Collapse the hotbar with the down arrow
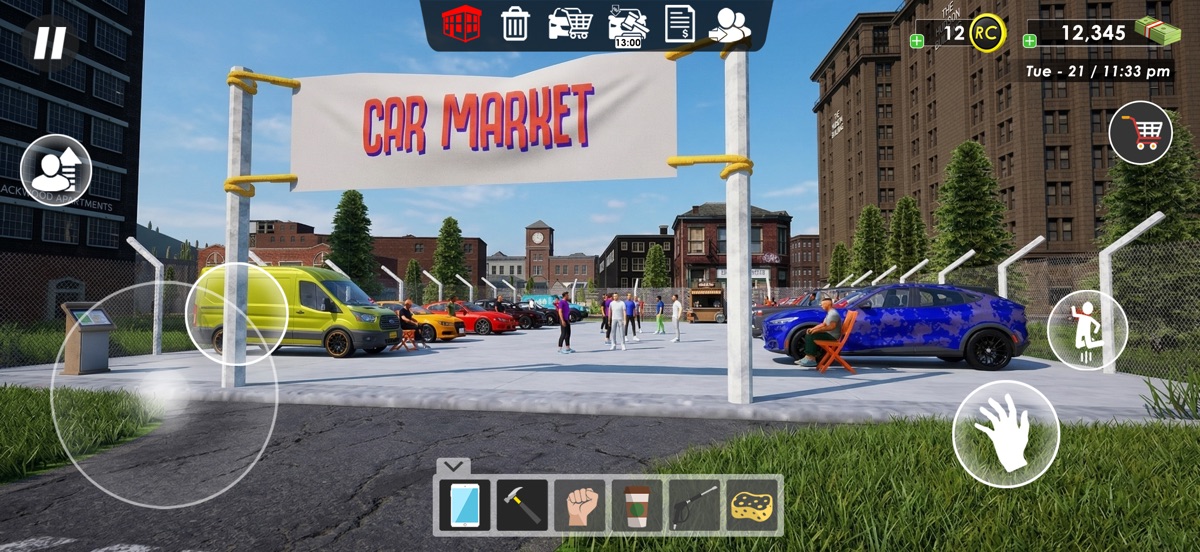1200x552 pixels. [453, 465]
